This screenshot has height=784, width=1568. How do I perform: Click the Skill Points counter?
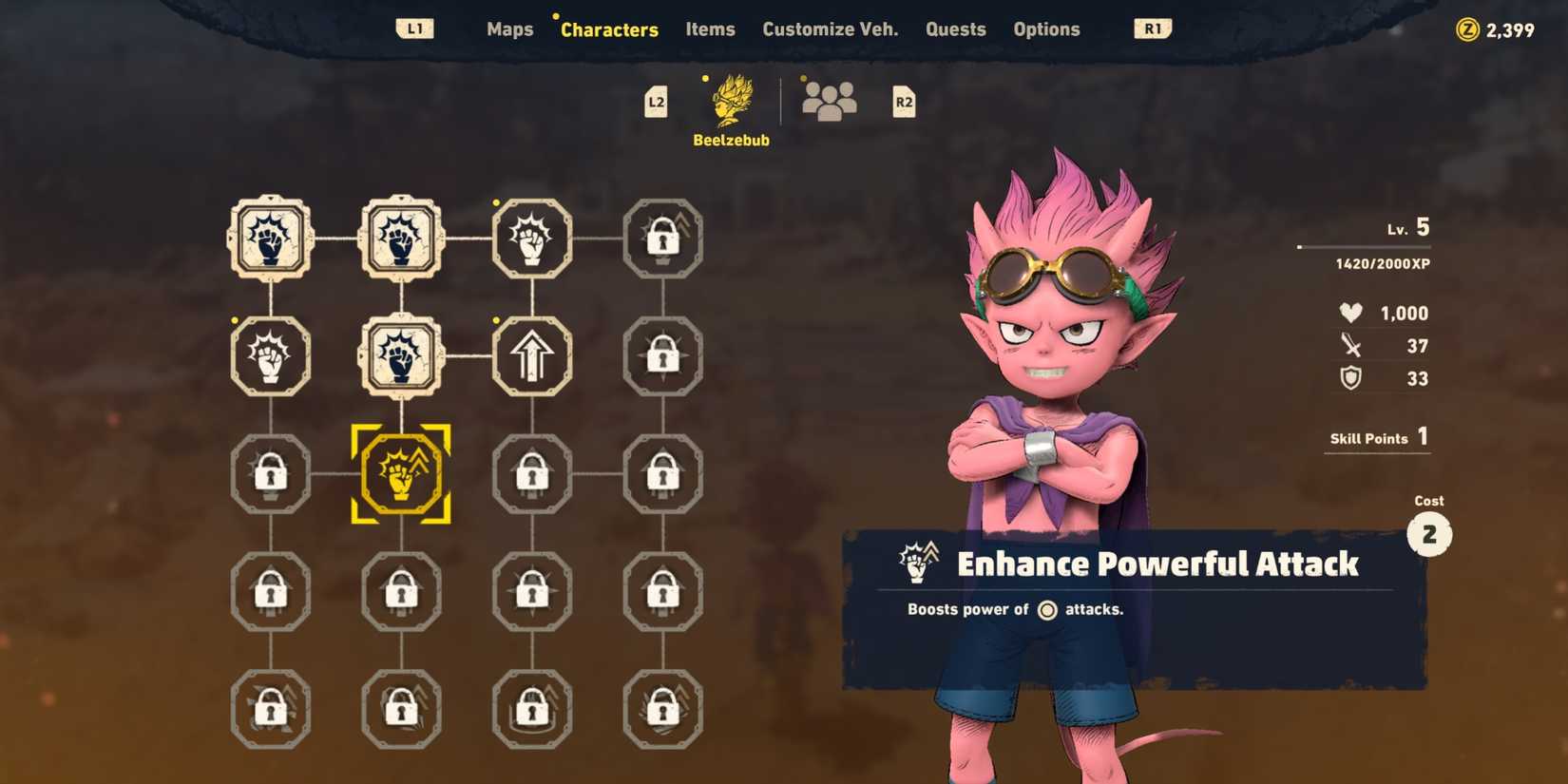point(1375,438)
